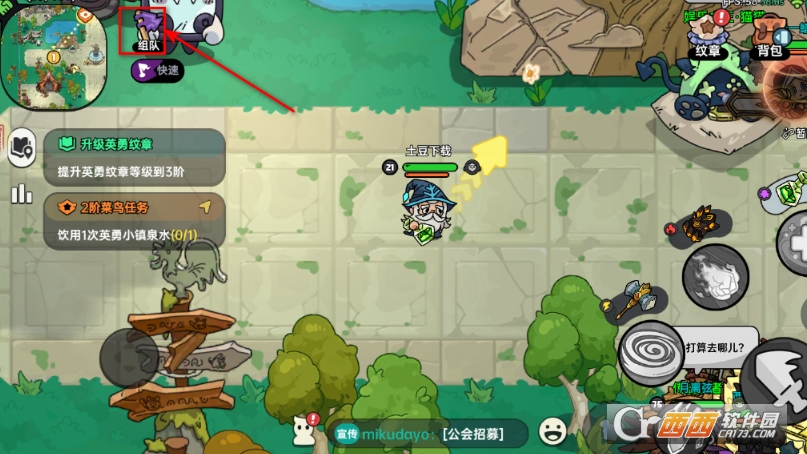Tap the 打算去哪儿? speech bubble
807x454 pixels.
point(718,346)
